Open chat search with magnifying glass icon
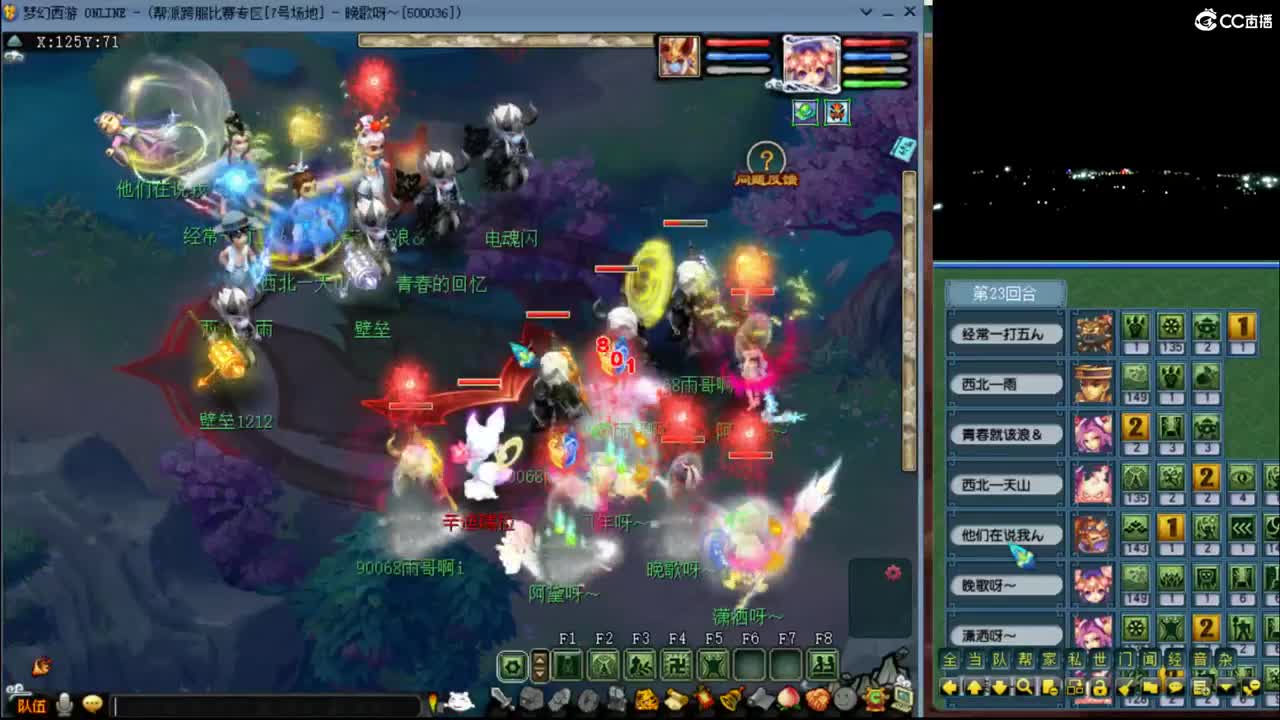The image size is (1280, 720). [1025, 687]
